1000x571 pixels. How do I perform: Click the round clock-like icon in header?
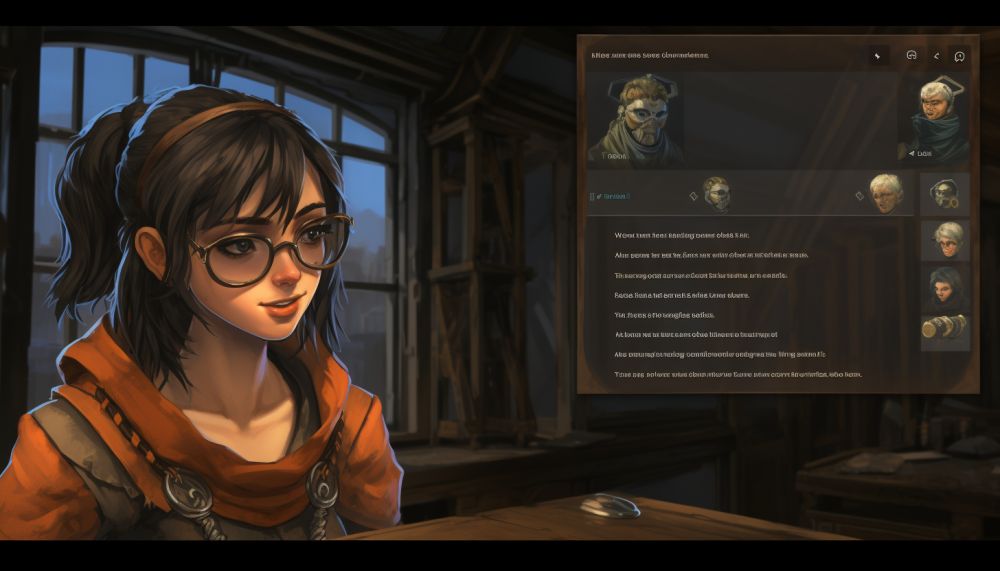point(959,56)
